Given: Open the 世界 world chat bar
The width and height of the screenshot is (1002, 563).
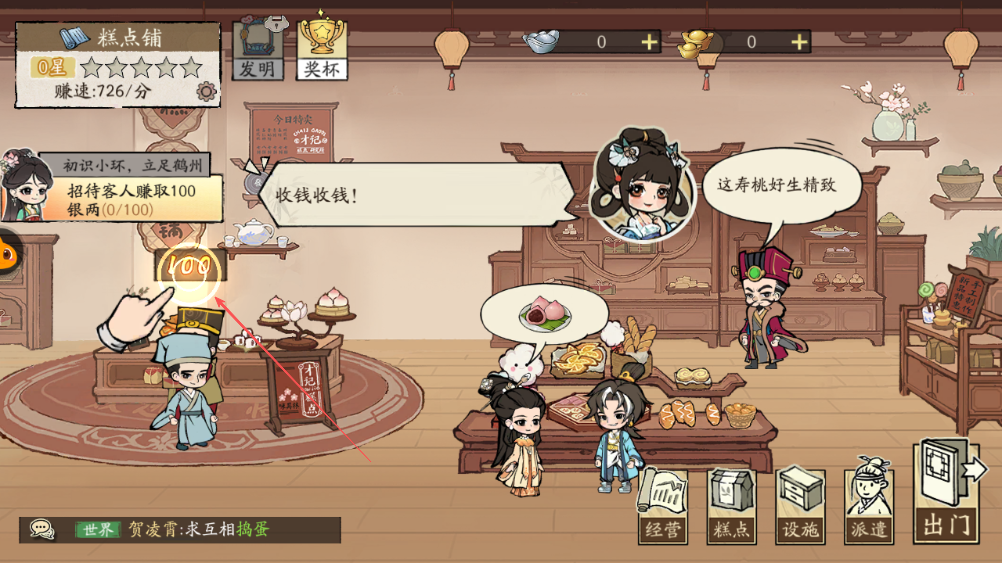Looking at the screenshot, I should 198,529.
